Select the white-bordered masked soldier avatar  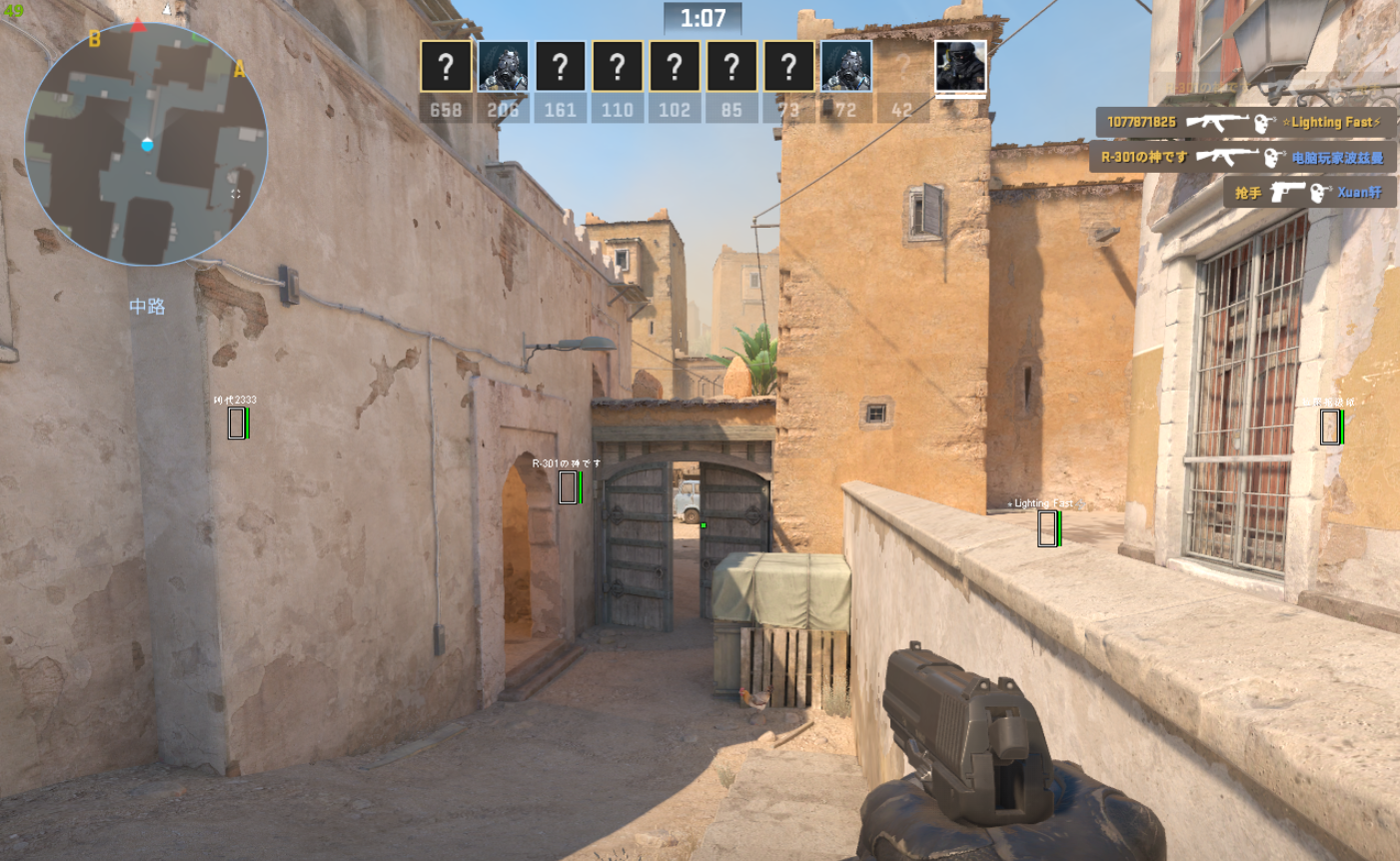point(960,67)
